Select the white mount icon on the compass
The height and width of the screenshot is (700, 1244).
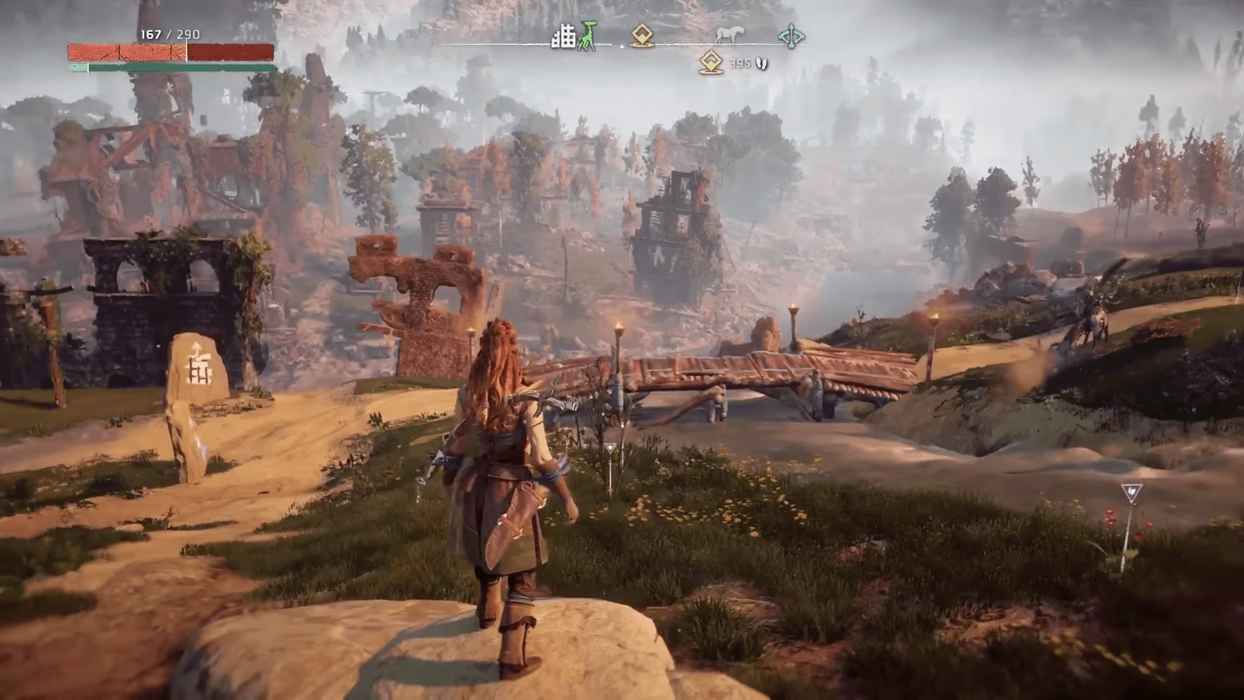tap(729, 35)
